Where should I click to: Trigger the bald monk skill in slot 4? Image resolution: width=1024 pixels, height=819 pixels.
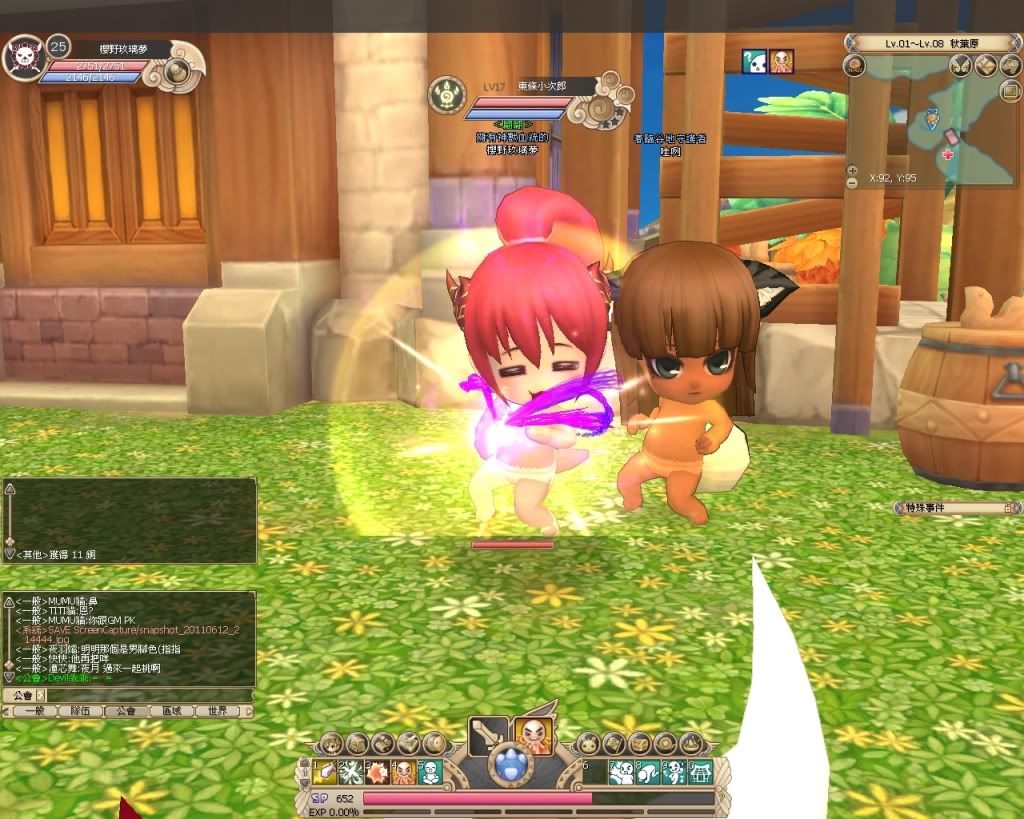pos(403,771)
